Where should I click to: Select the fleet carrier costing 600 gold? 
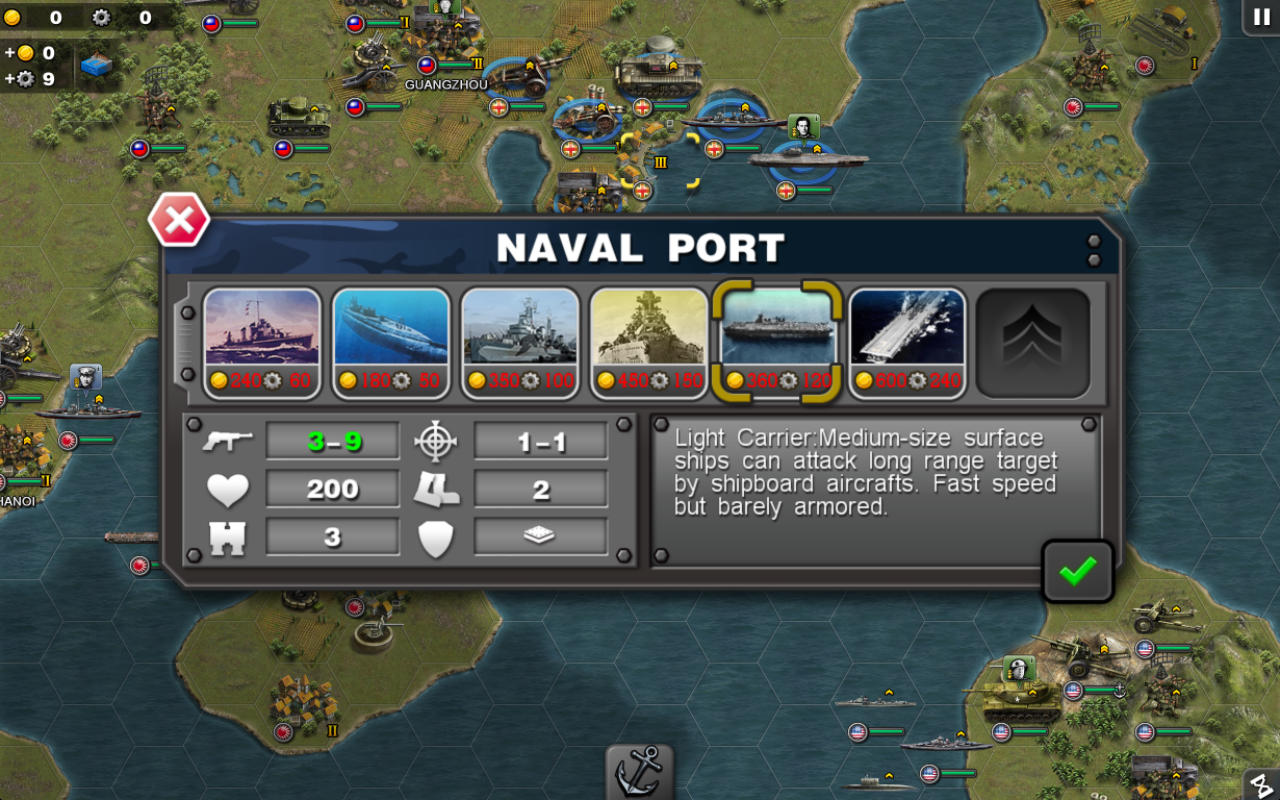[x=906, y=340]
